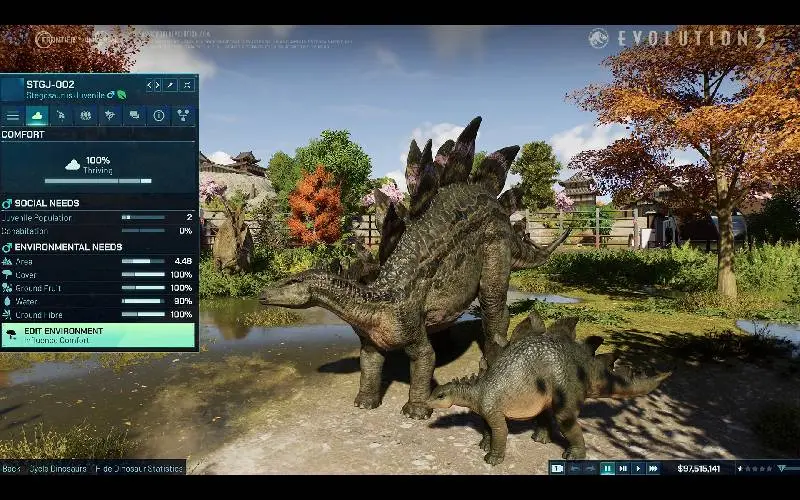Select Cycle Dinosaurs in bottom bar
Viewport: 800px width, 500px height.
click(x=58, y=468)
